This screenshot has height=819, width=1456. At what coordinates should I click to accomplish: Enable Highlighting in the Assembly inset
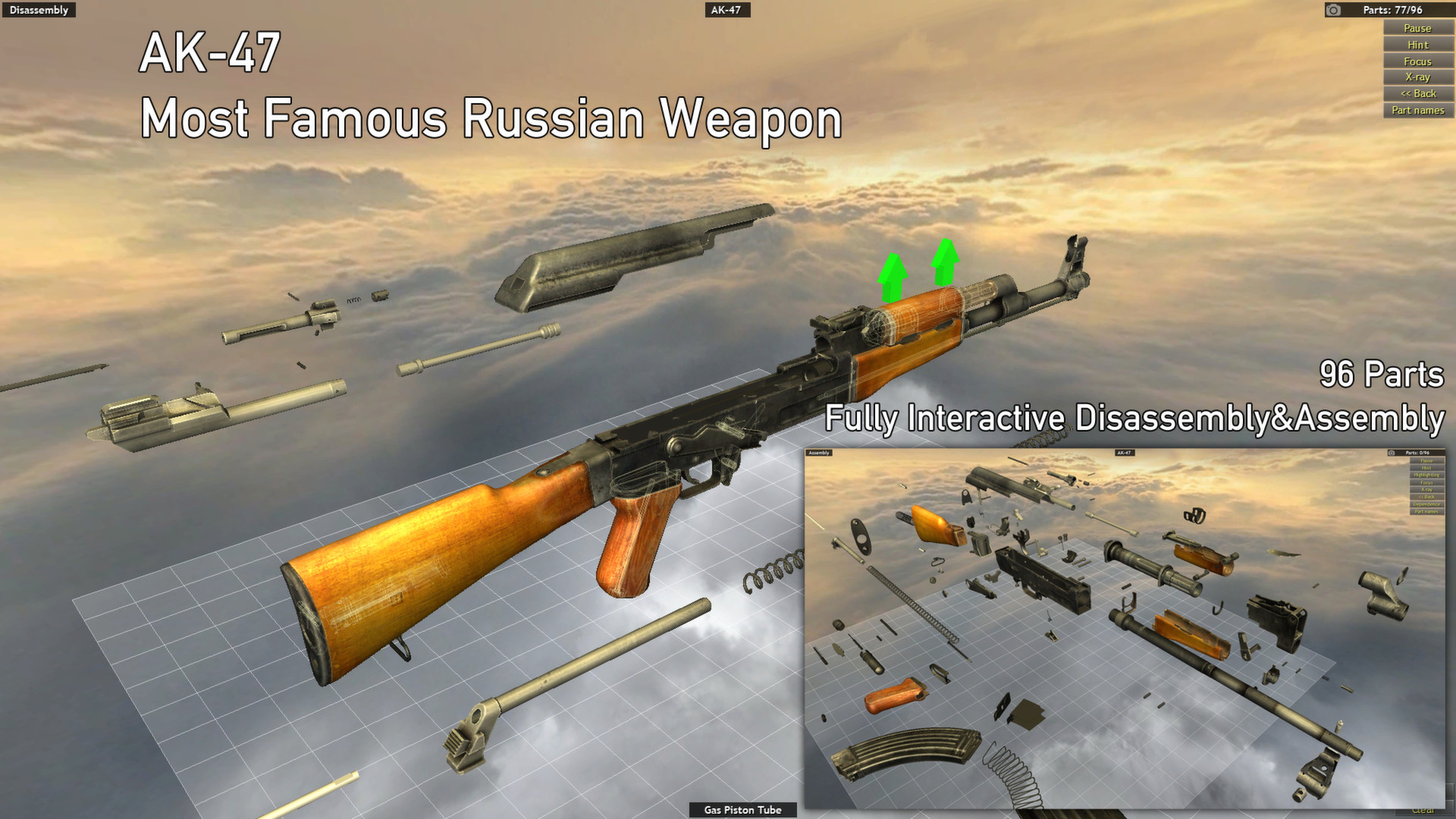pos(1427,475)
